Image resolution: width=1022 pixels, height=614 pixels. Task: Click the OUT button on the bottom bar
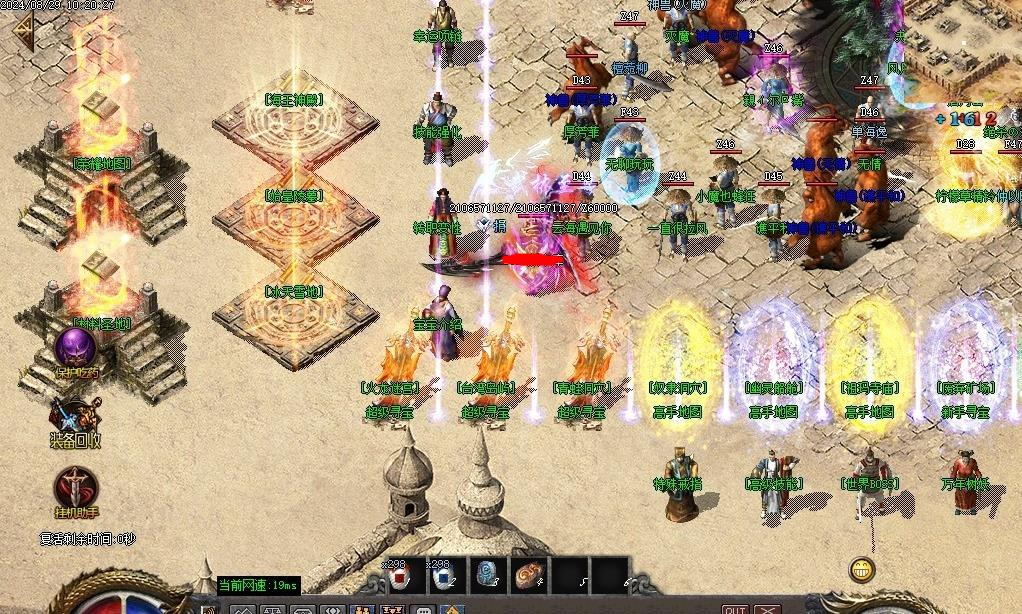(x=735, y=608)
